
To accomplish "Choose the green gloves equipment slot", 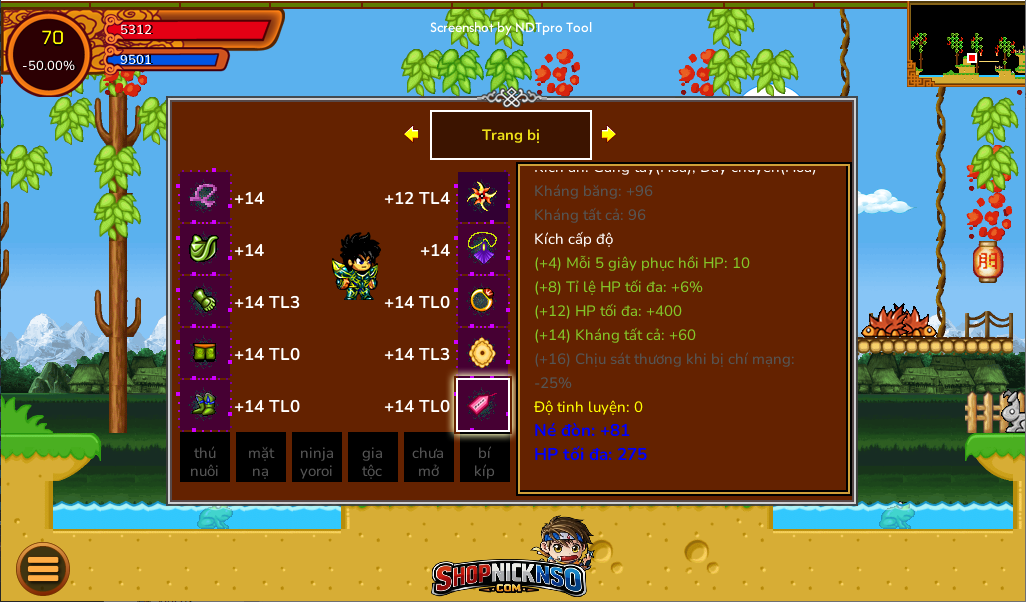I will point(205,302).
